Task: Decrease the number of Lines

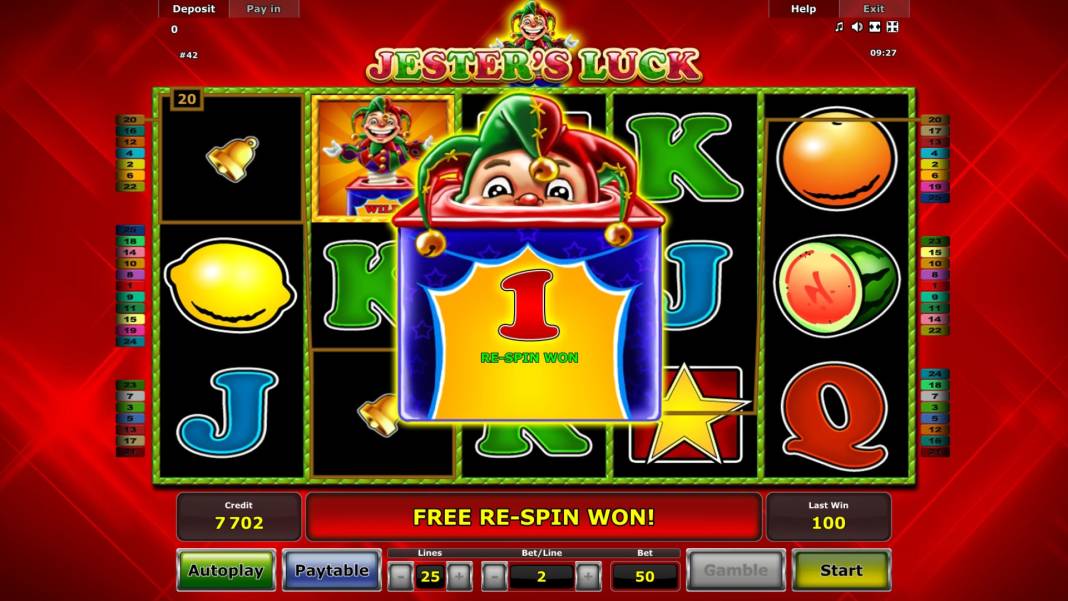Action: point(400,576)
